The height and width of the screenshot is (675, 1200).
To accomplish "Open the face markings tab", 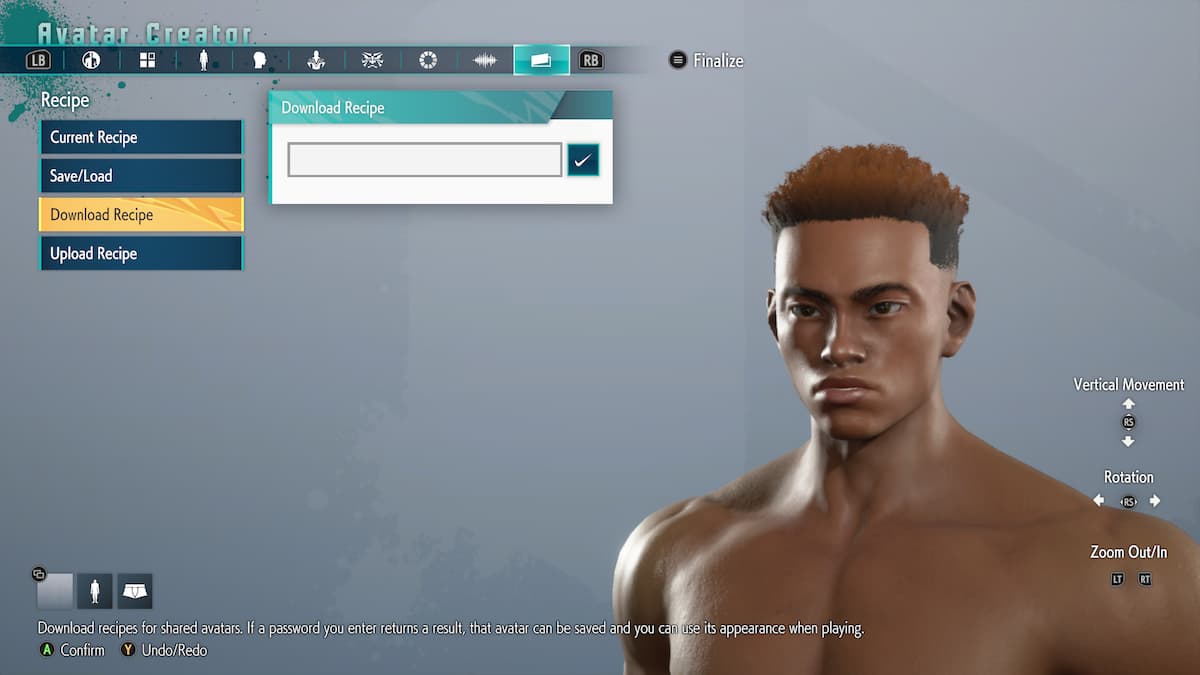I will coord(372,61).
